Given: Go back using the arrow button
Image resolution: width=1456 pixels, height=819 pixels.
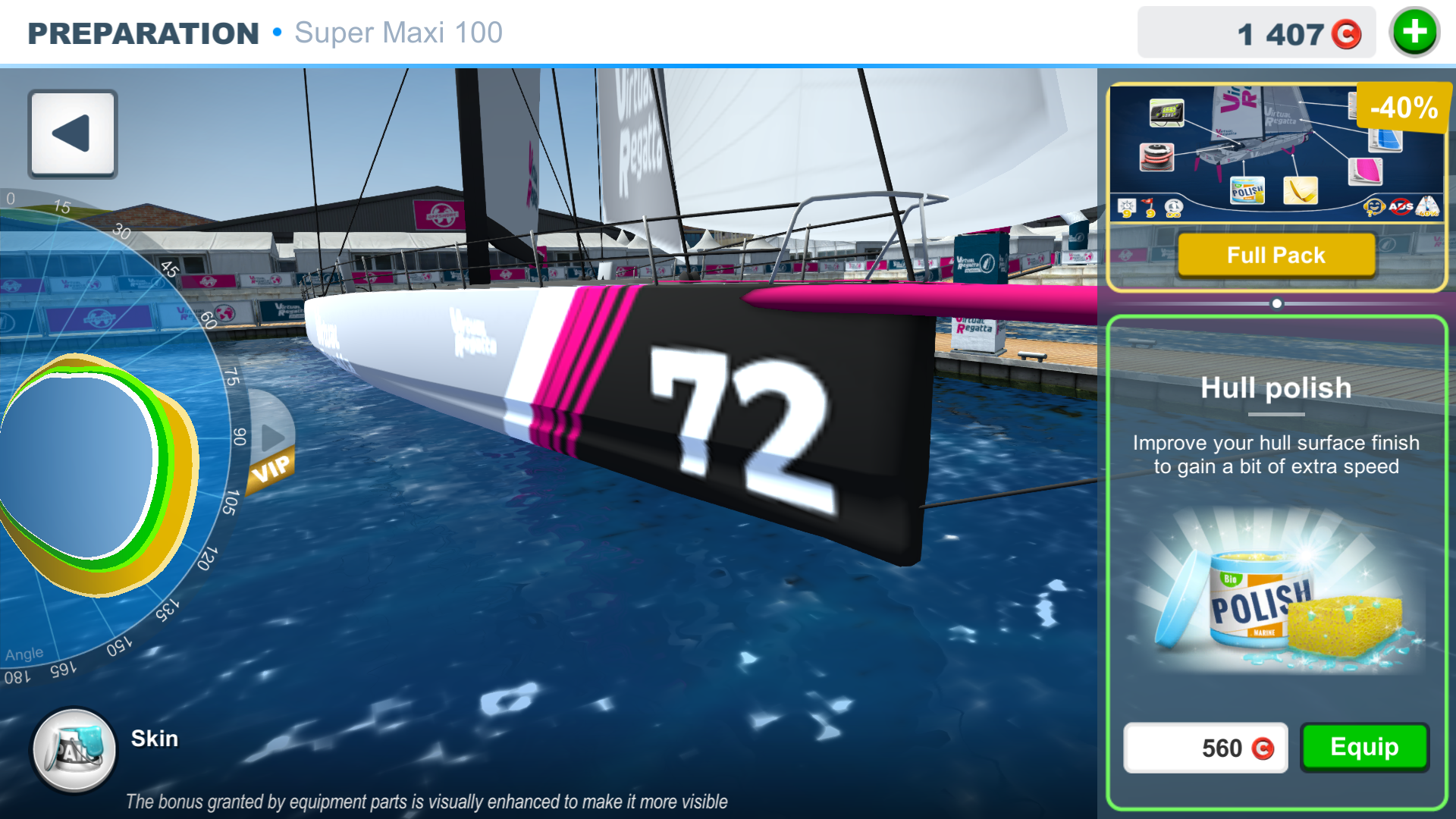Looking at the screenshot, I should (73, 134).
